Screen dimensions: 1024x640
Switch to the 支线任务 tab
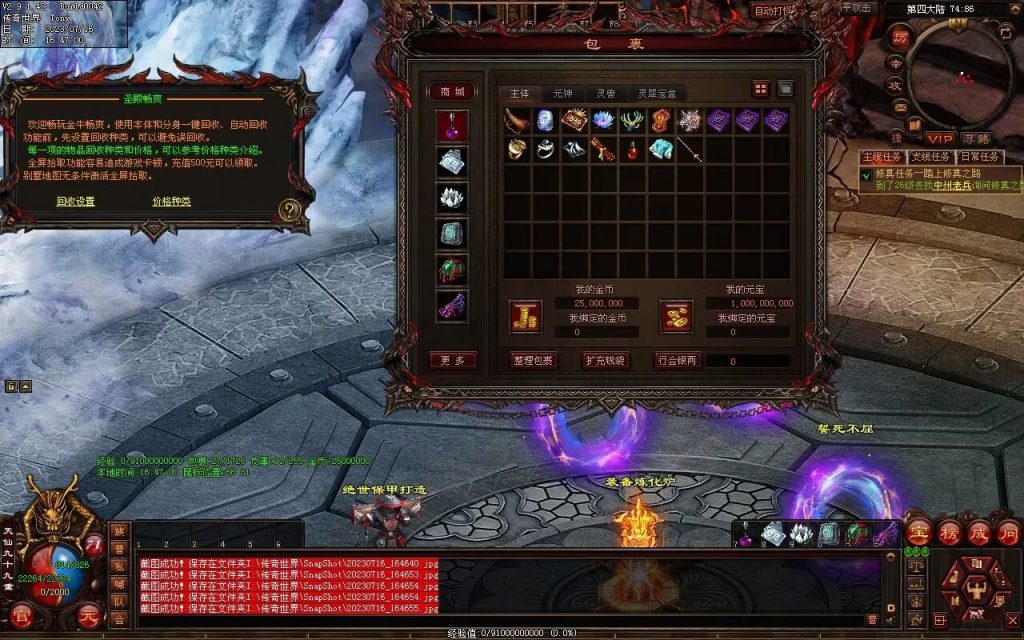pos(930,157)
